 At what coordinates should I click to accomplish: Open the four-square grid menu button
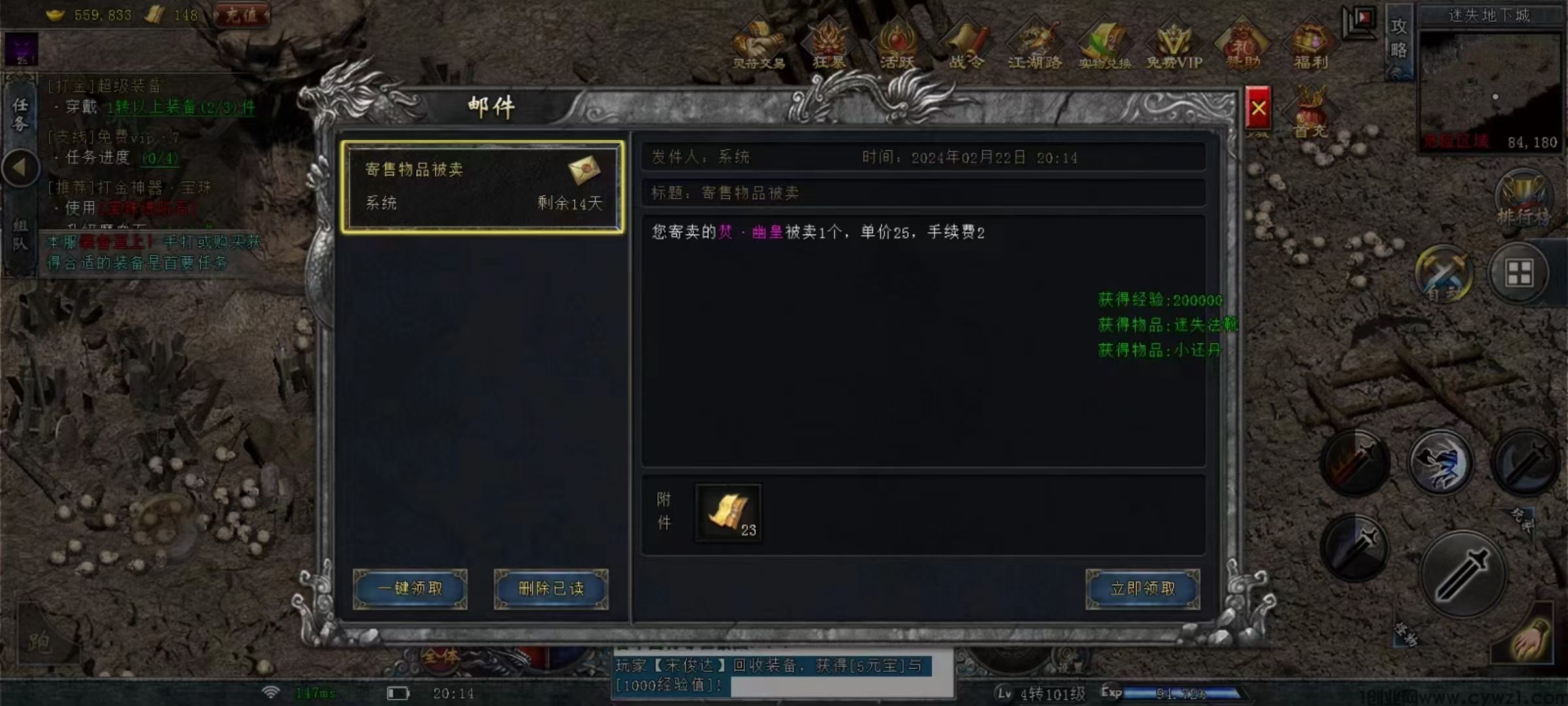pos(1519,273)
